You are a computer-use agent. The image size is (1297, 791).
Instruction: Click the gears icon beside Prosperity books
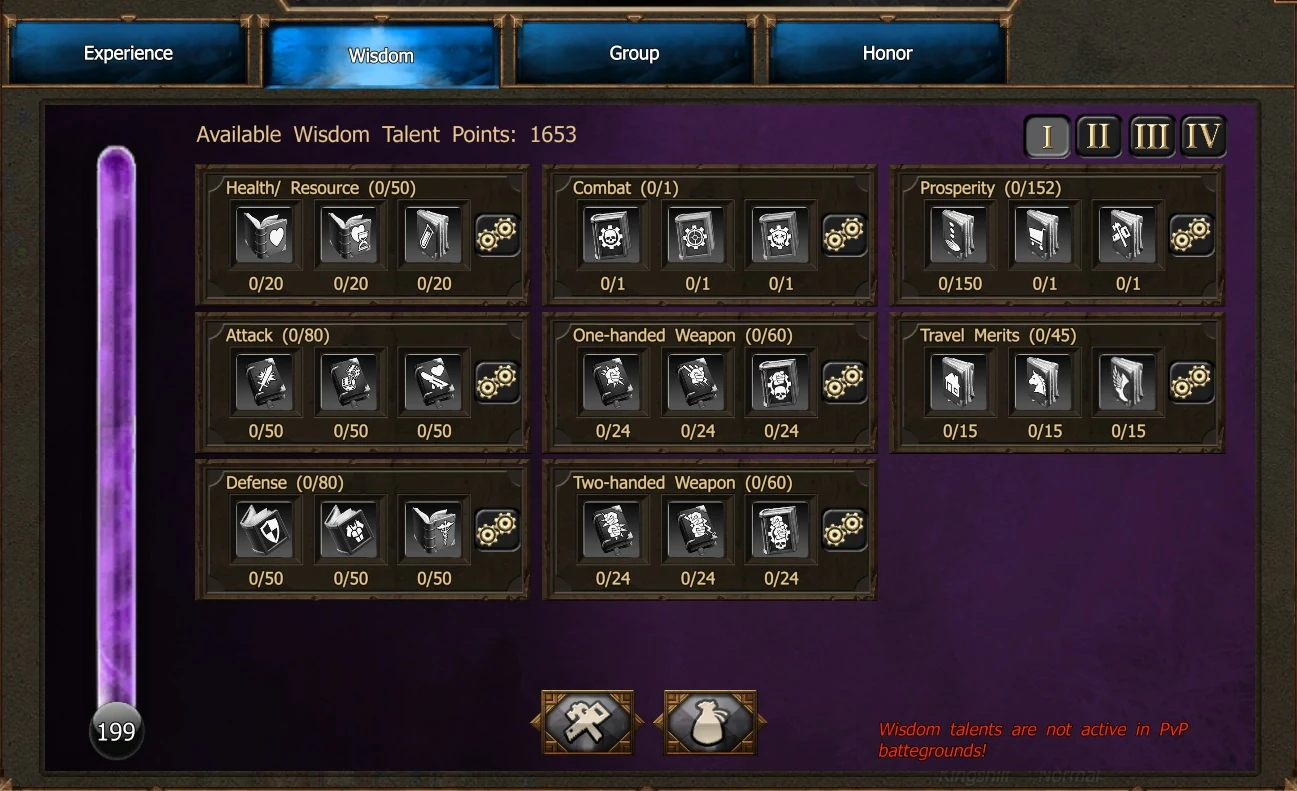coord(1191,233)
